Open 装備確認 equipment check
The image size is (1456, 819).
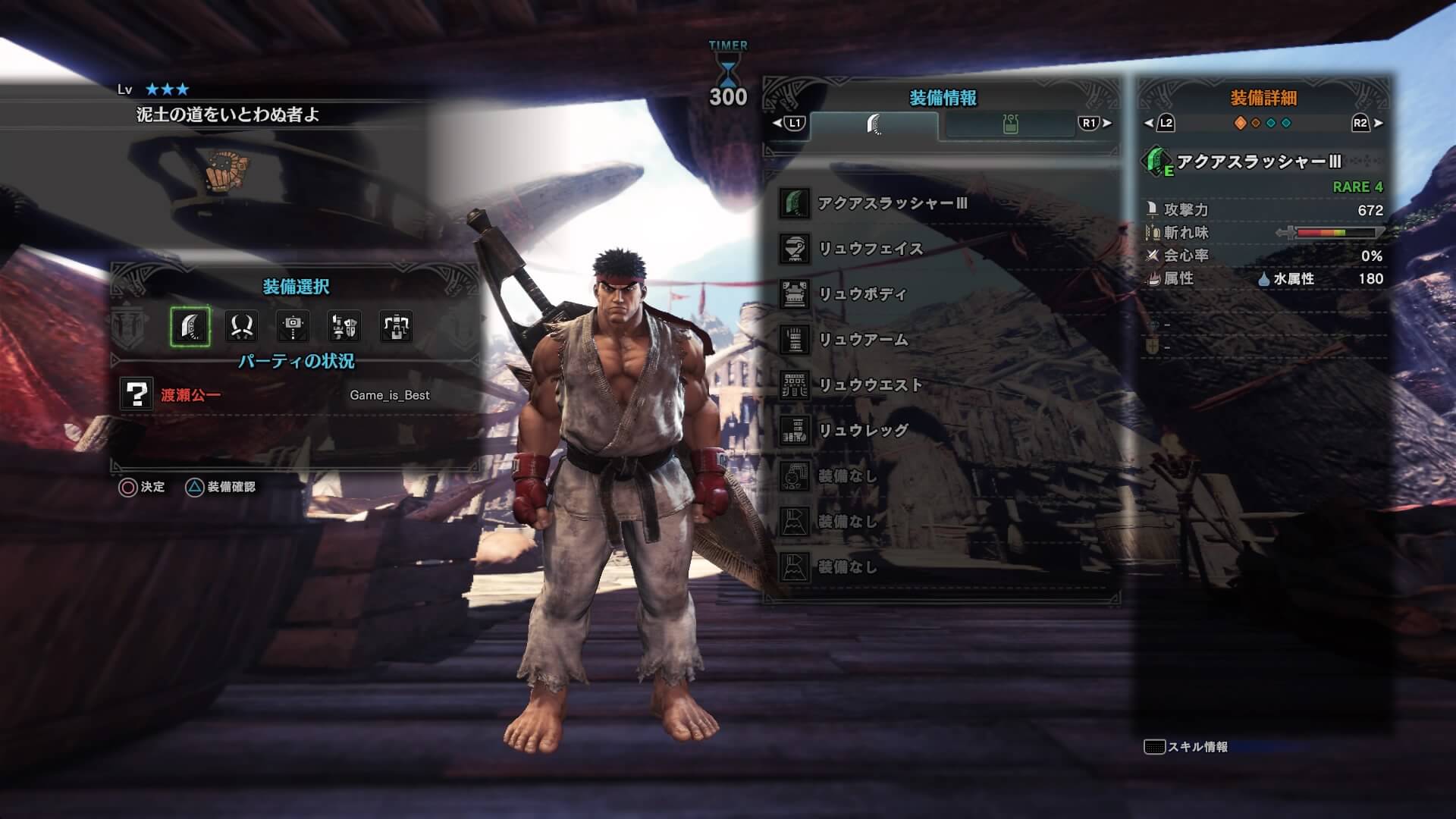click(x=221, y=487)
